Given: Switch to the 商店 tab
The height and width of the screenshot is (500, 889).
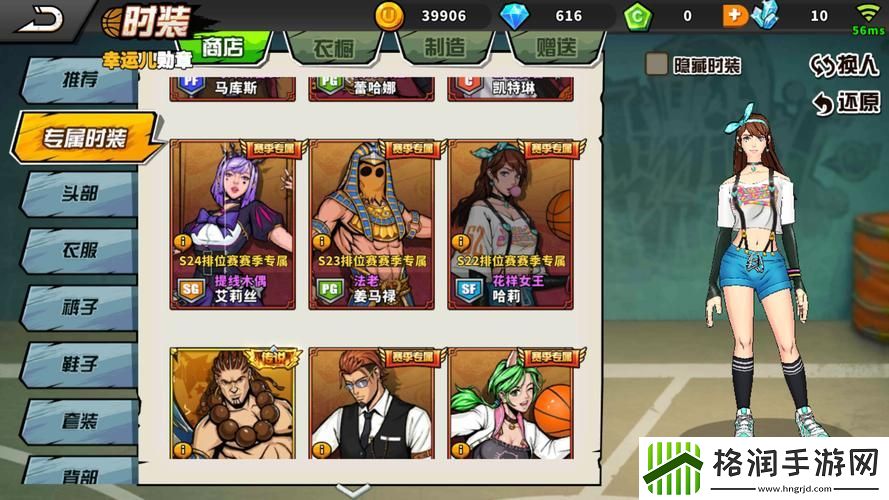Looking at the screenshot, I should click(222, 47).
